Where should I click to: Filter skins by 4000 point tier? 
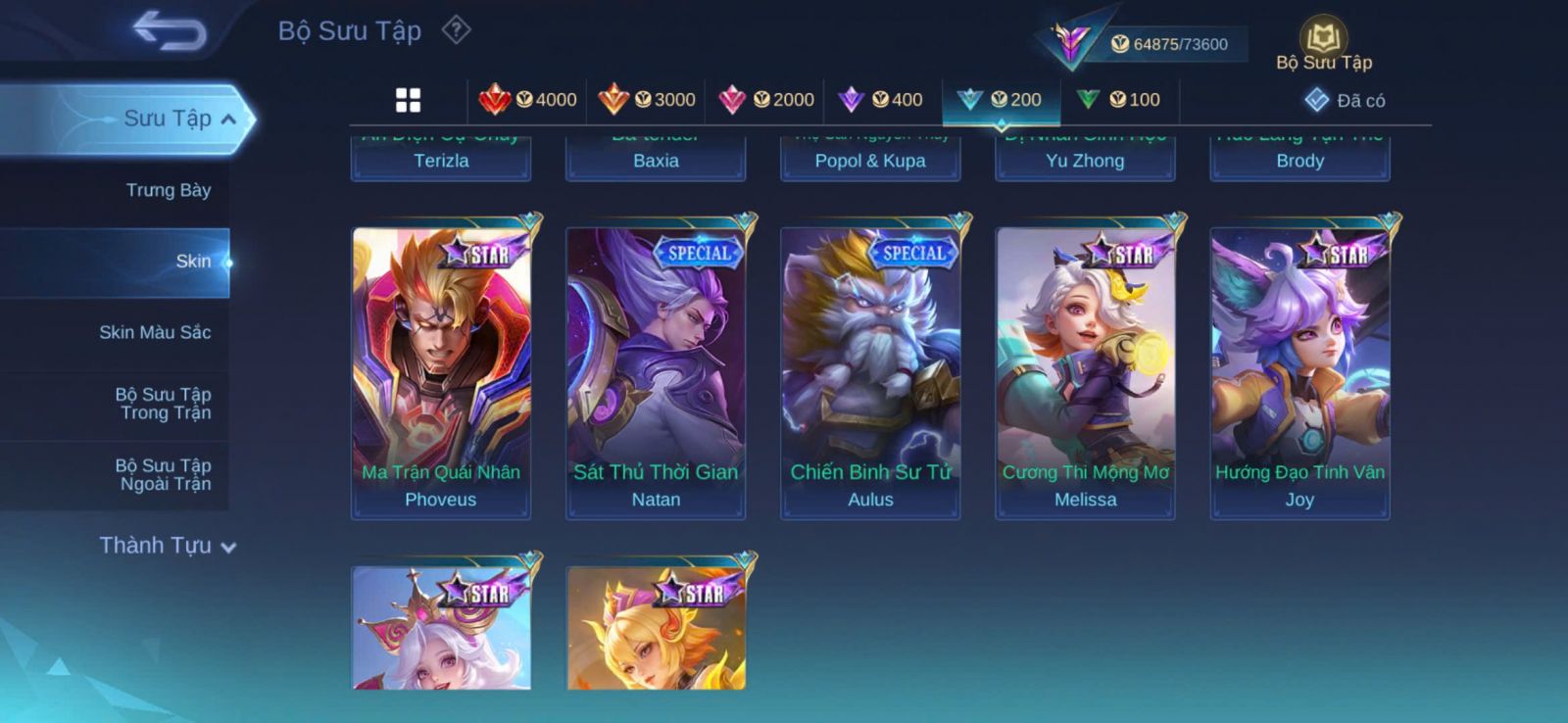pos(528,100)
